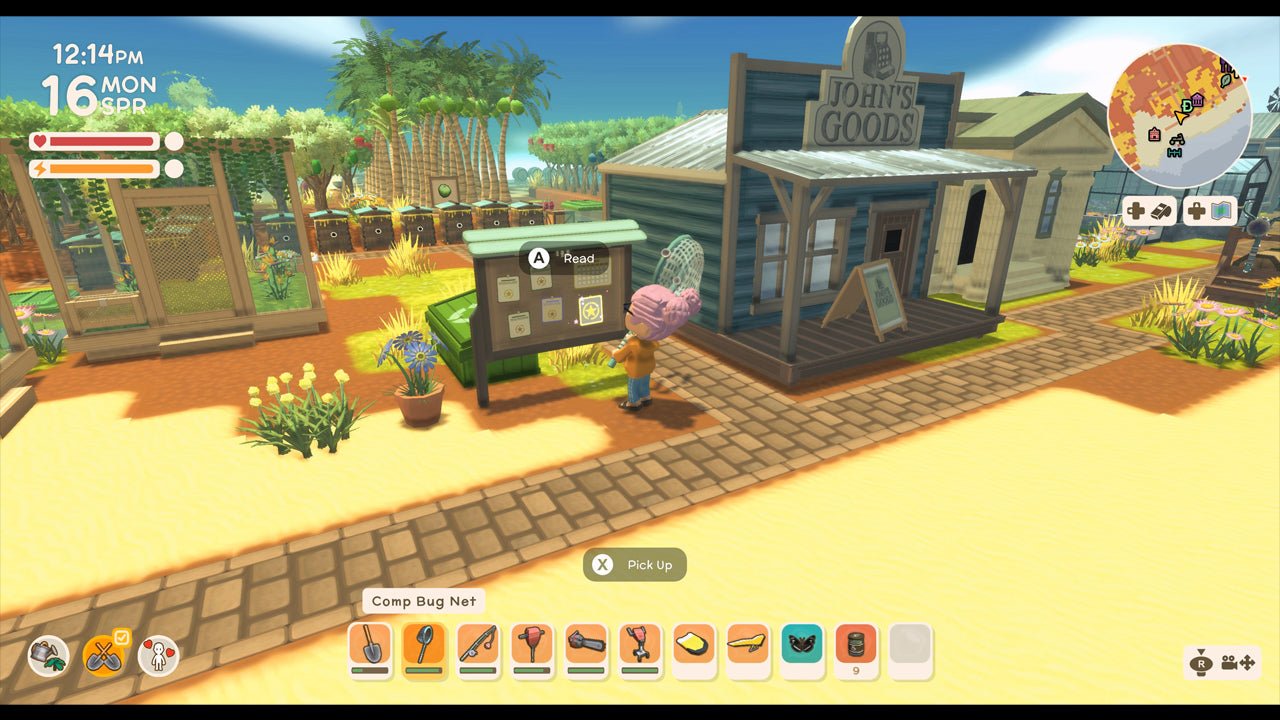
Task: Click the player arrow on the minimap
Action: pos(1180,117)
